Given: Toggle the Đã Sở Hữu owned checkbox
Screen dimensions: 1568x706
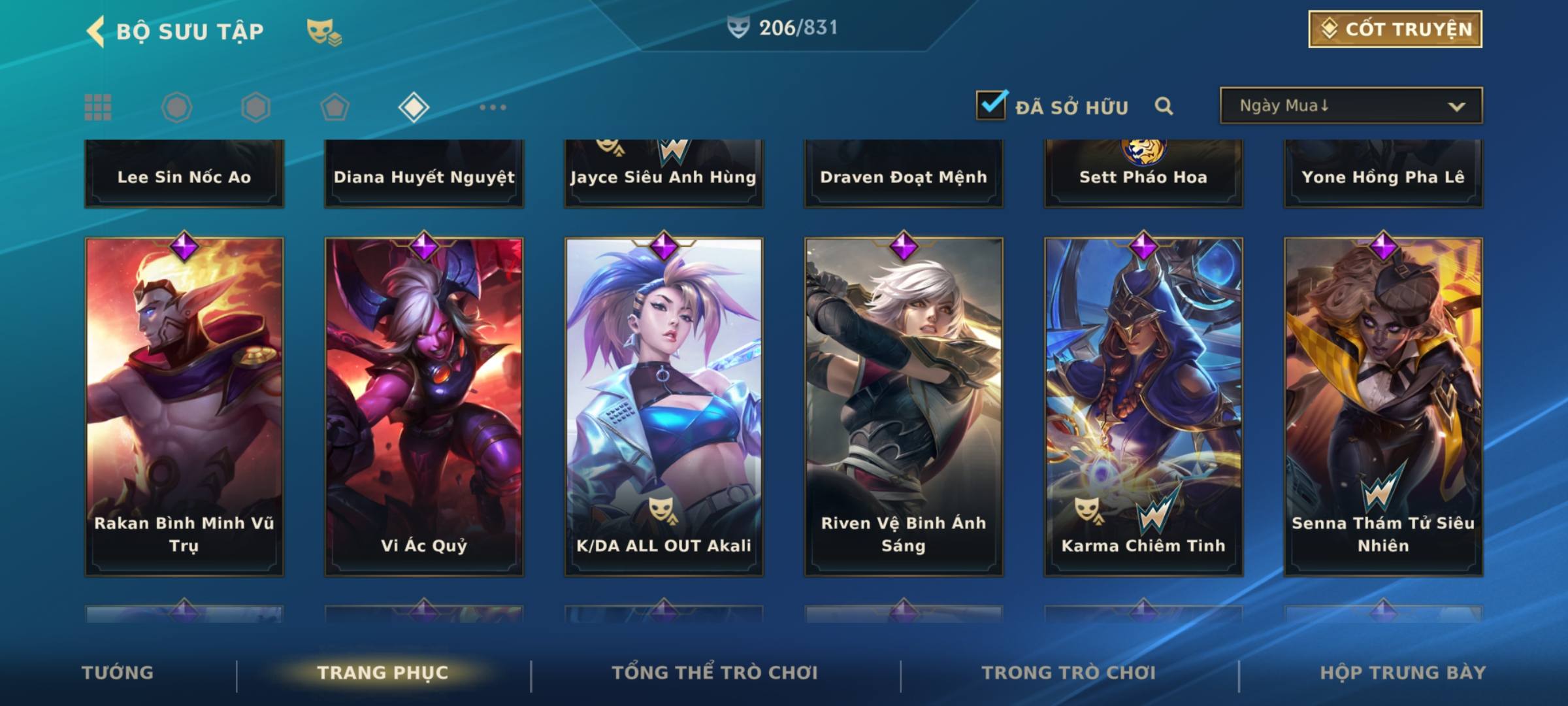Looking at the screenshot, I should [x=990, y=105].
